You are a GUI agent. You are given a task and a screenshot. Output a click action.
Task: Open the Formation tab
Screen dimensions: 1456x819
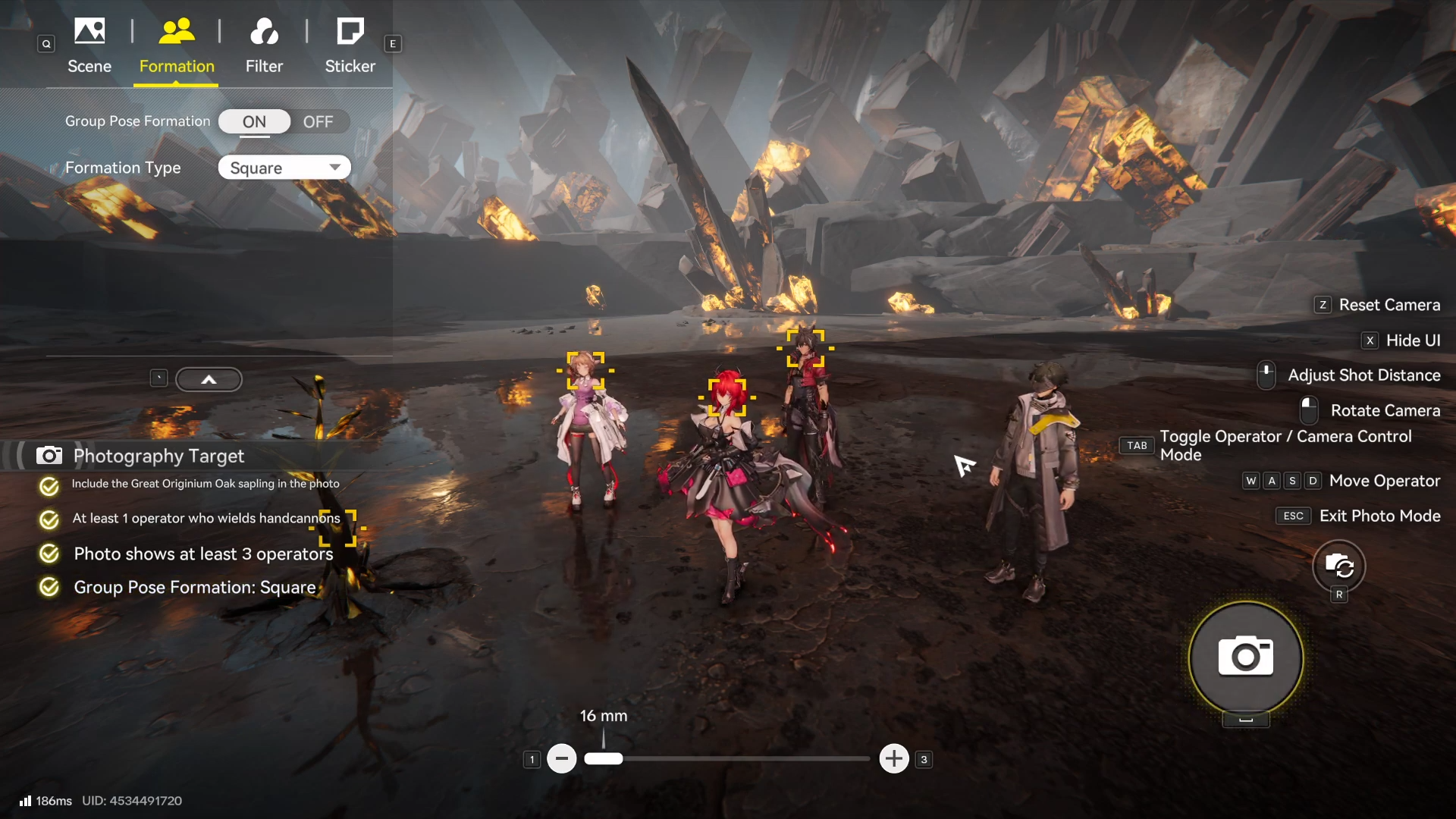(x=177, y=45)
